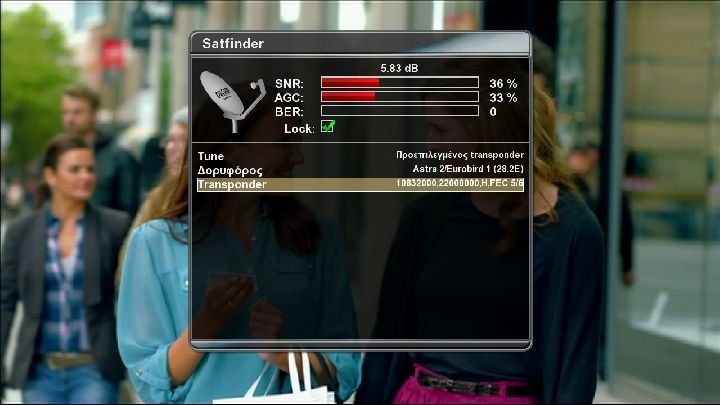Select the Tune menu row
Screen dimensions: 720x405
pyautogui.click(x=360, y=156)
